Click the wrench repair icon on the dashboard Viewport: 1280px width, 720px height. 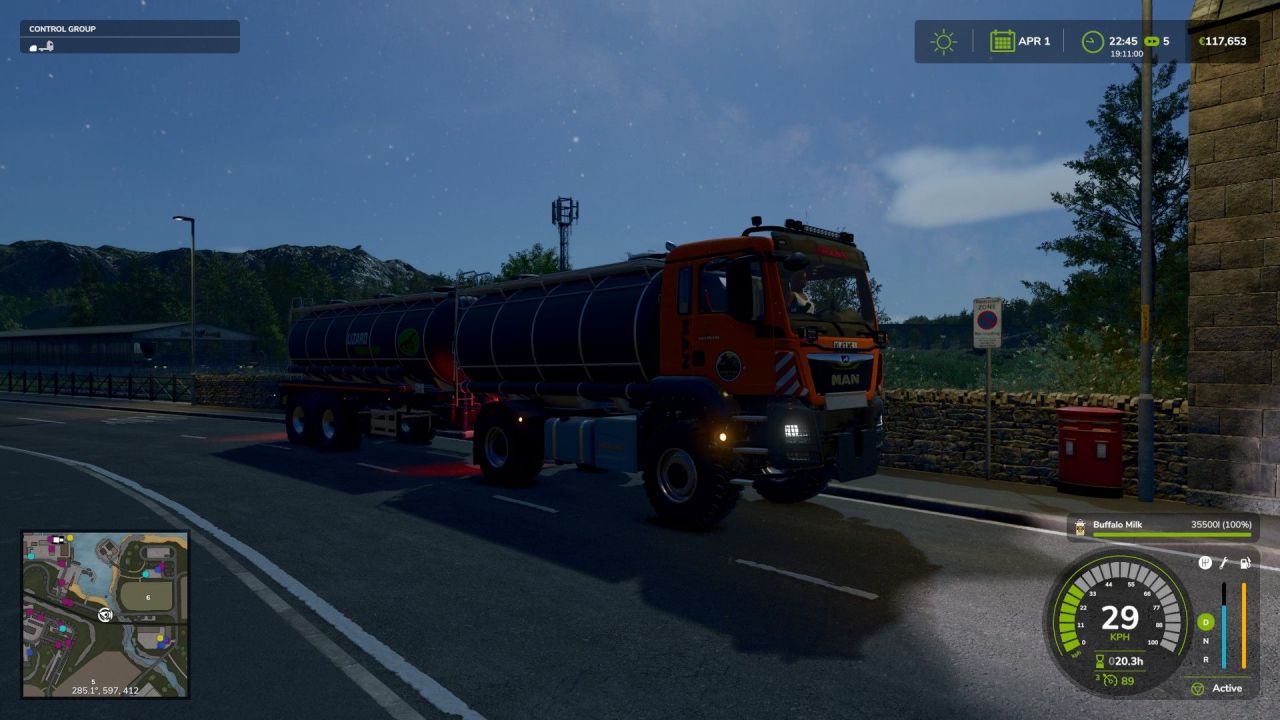coord(1223,564)
